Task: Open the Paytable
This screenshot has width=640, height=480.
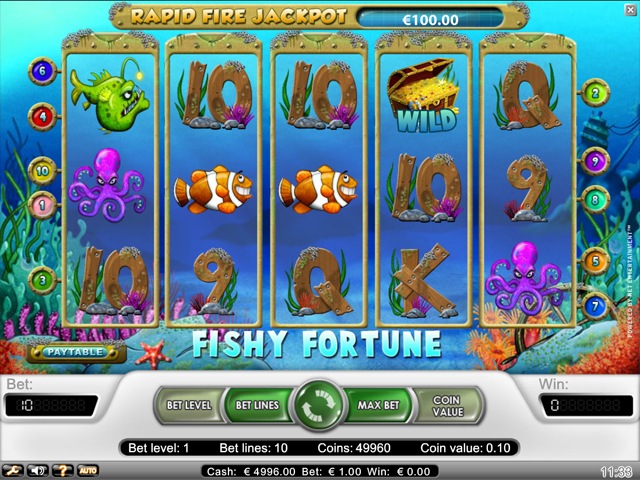Action: click(76, 352)
